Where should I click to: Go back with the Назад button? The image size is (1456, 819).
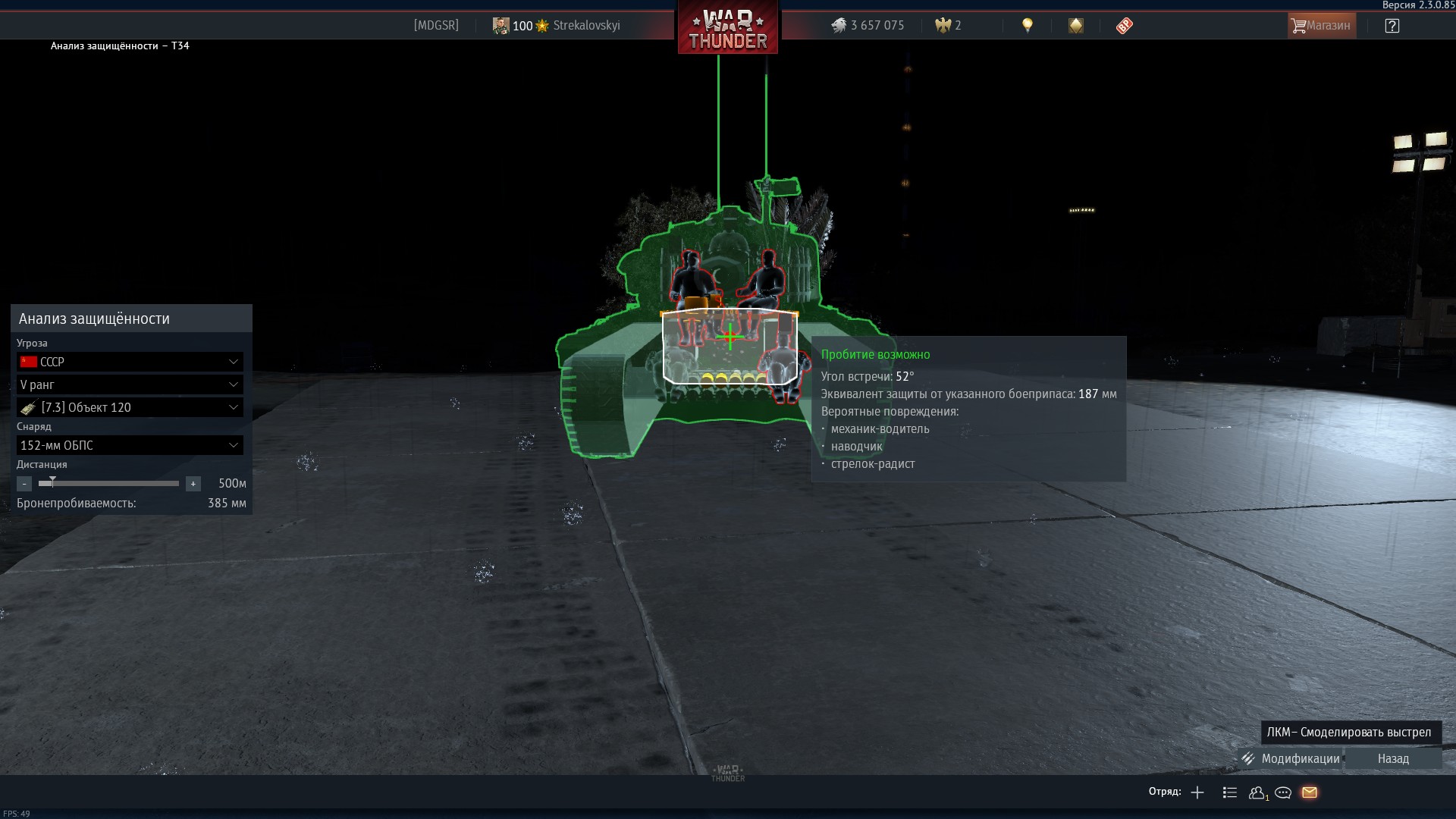click(x=1393, y=758)
